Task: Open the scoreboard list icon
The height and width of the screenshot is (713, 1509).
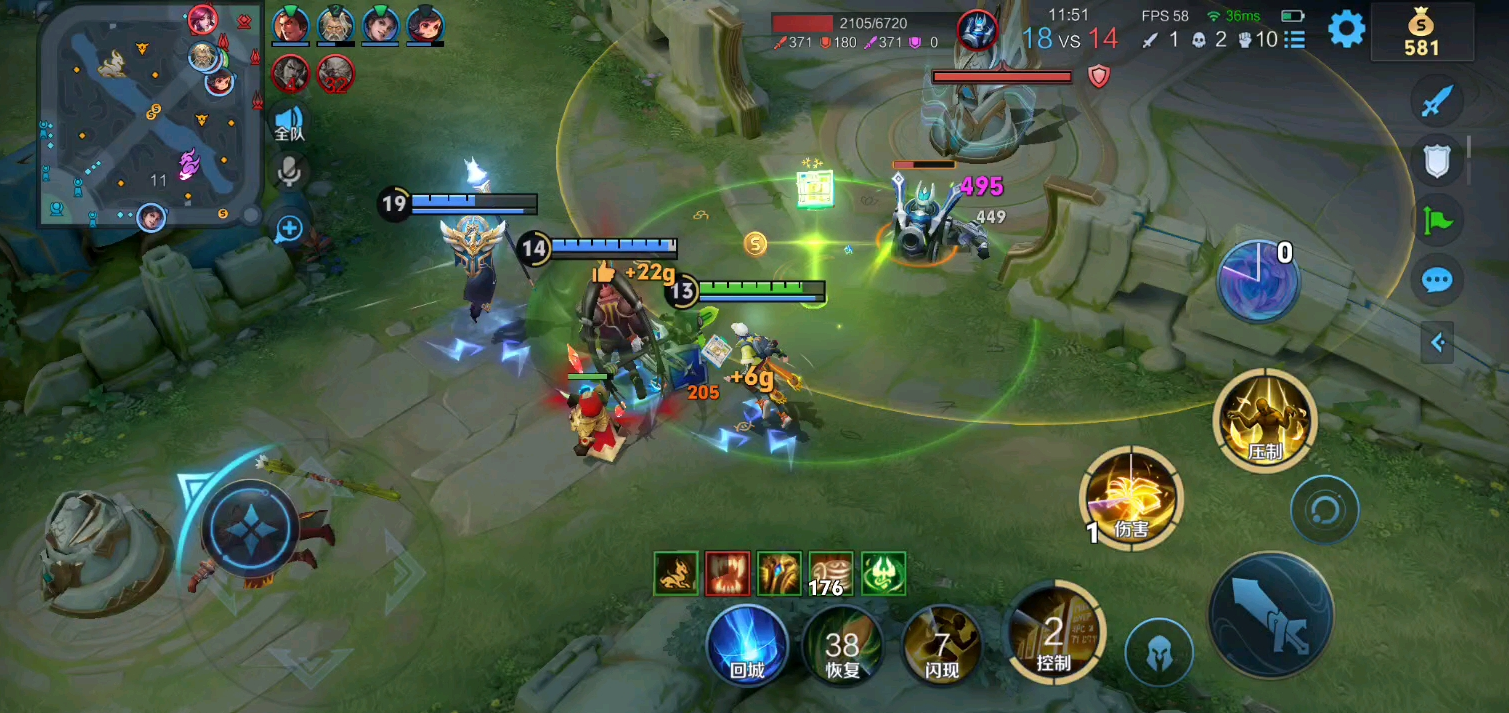Action: pos(1295,40)
